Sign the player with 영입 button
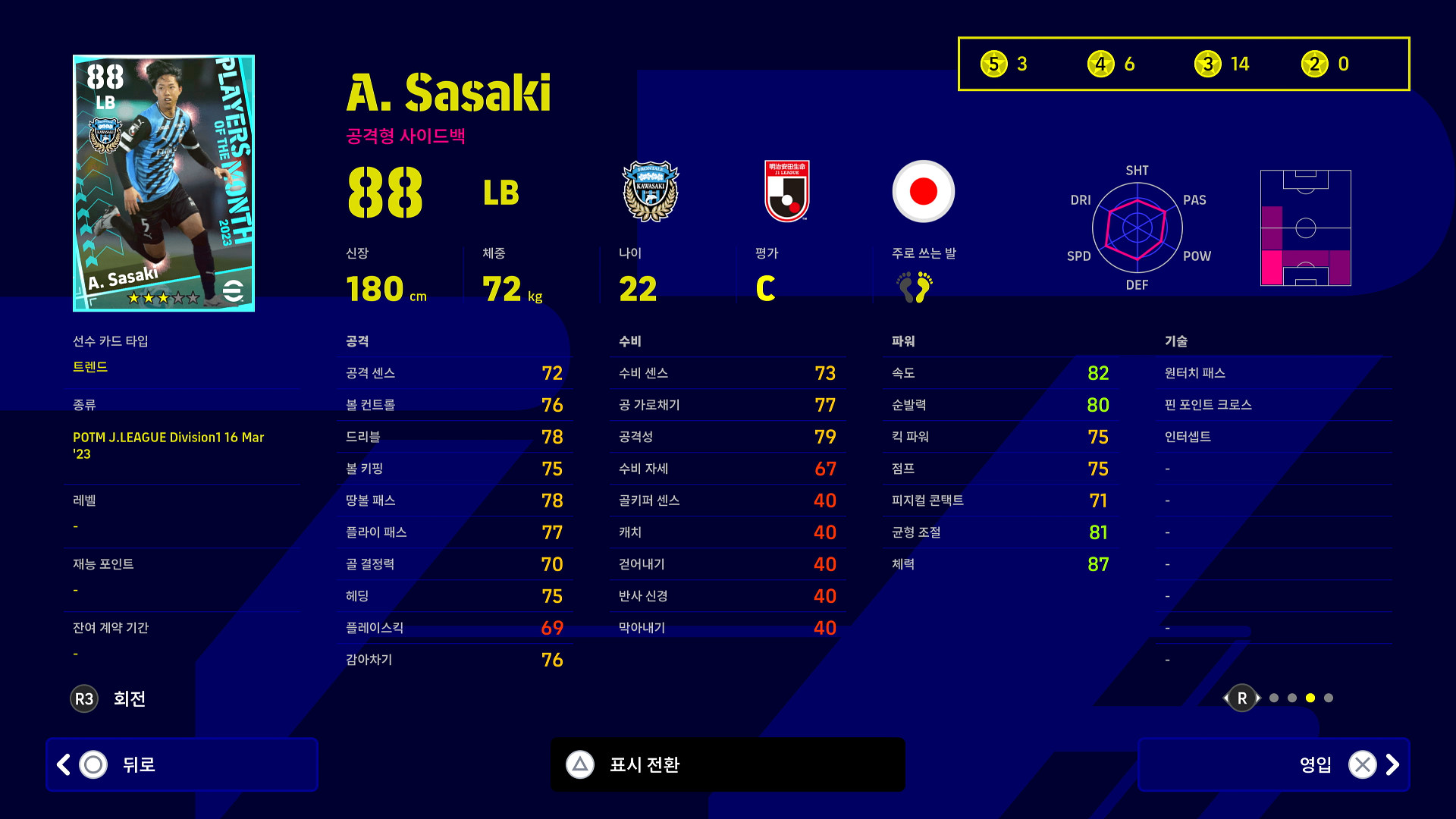The image size is (1456, 819). pos(1273,764)
